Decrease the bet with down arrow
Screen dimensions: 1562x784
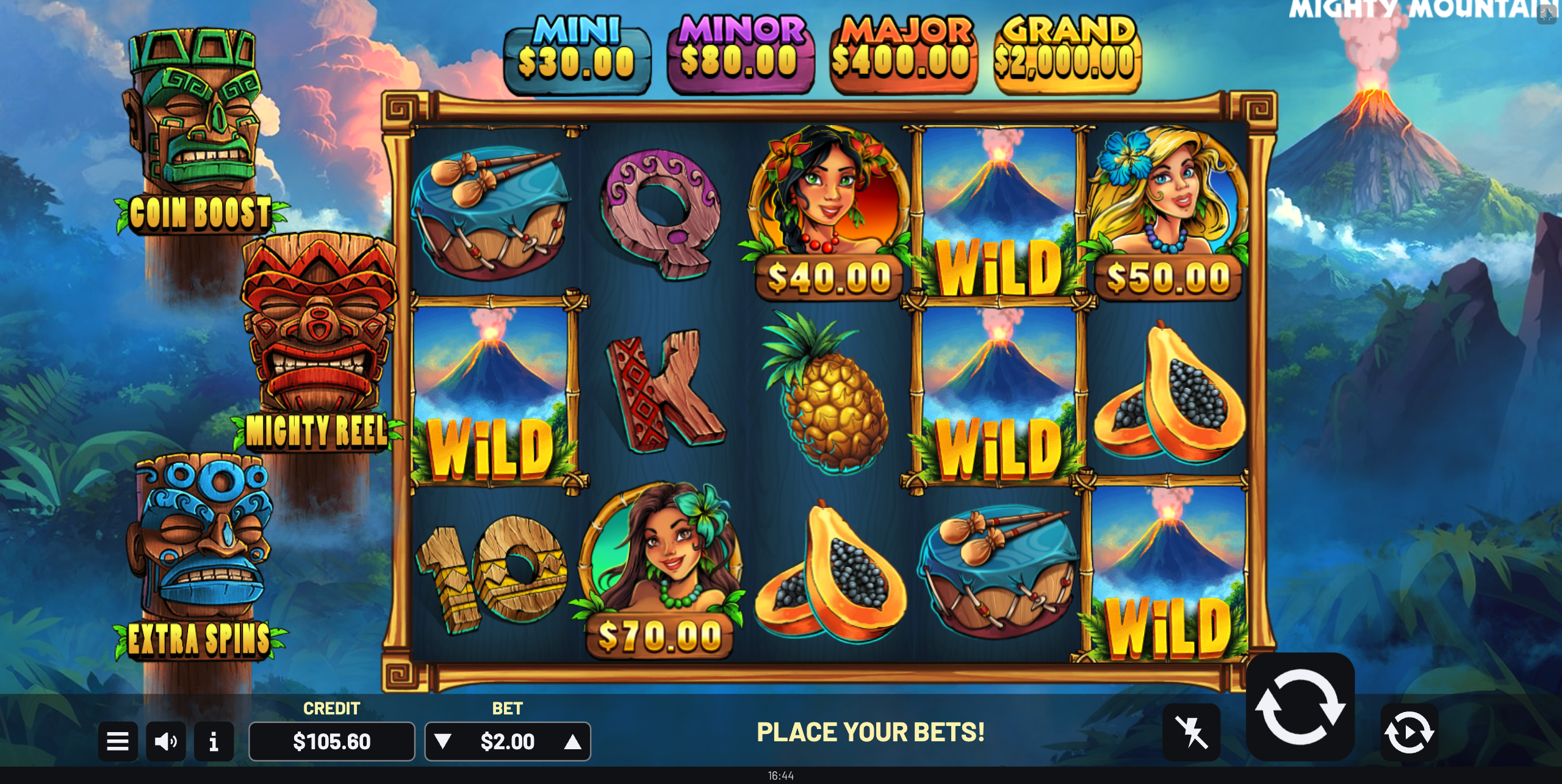pos(443,741)
